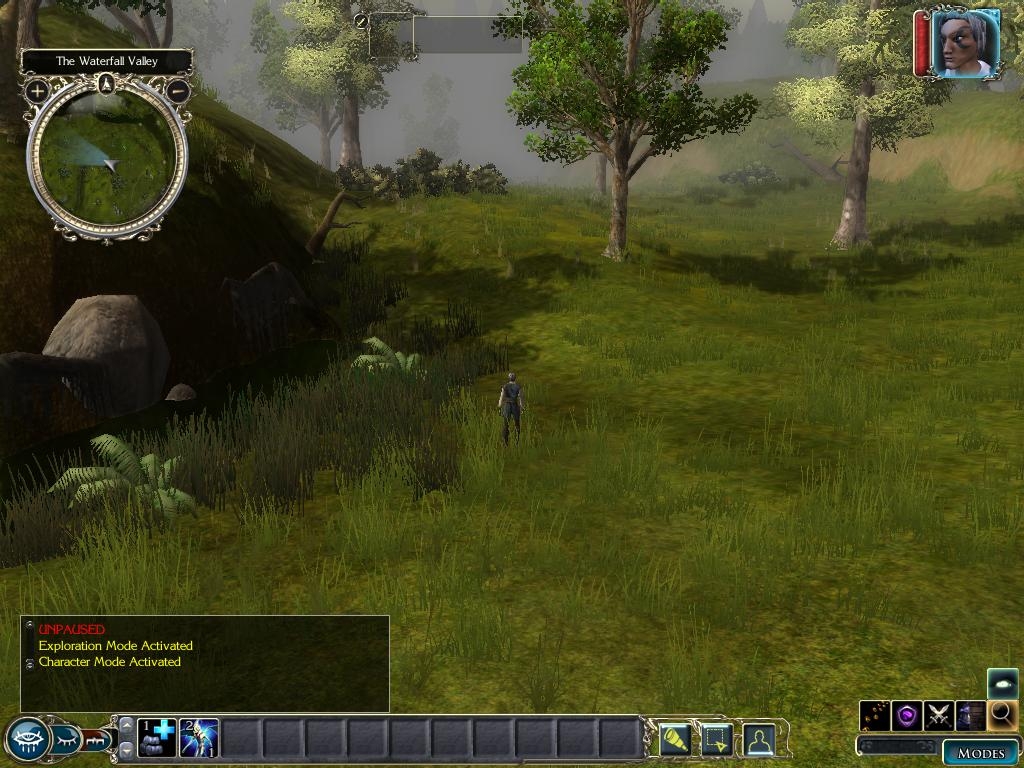
Task: Zoom out the minimap with the minus button
Action: 177,91
